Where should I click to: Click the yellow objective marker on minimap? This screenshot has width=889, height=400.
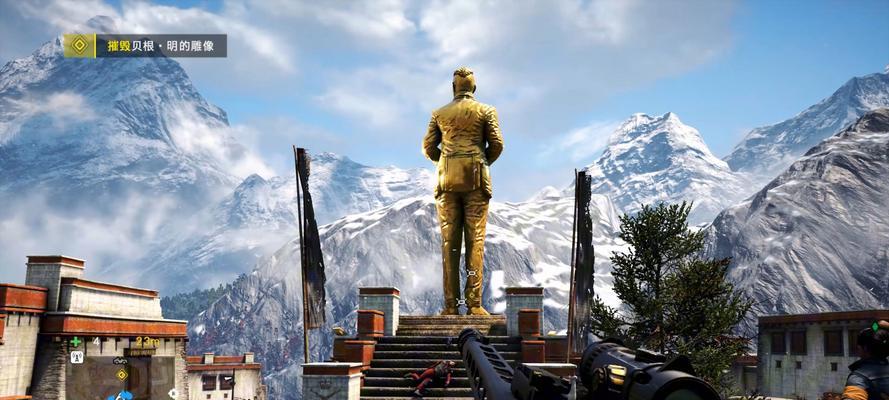(x=122, y=375)
